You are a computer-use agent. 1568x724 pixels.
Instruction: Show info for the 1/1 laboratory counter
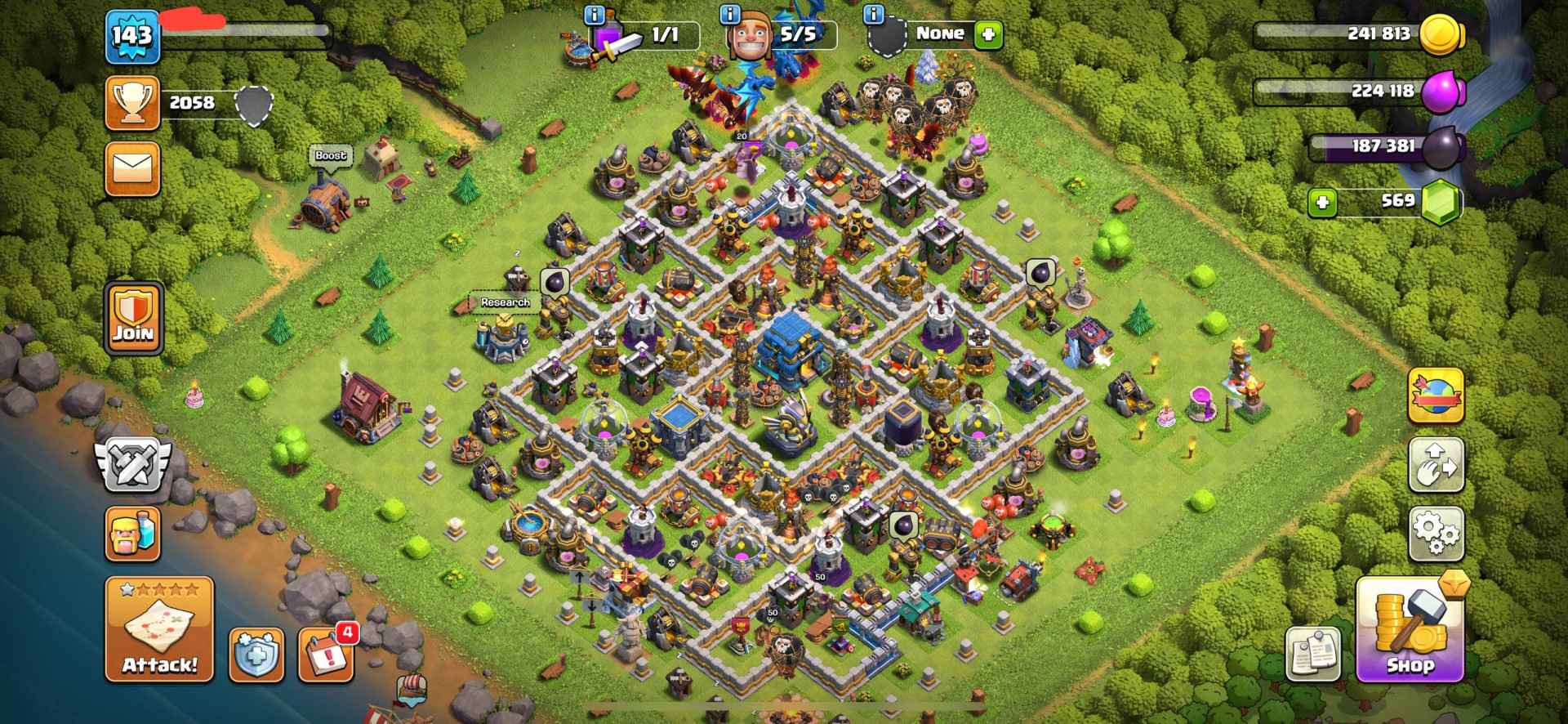(x=595, y=15)
